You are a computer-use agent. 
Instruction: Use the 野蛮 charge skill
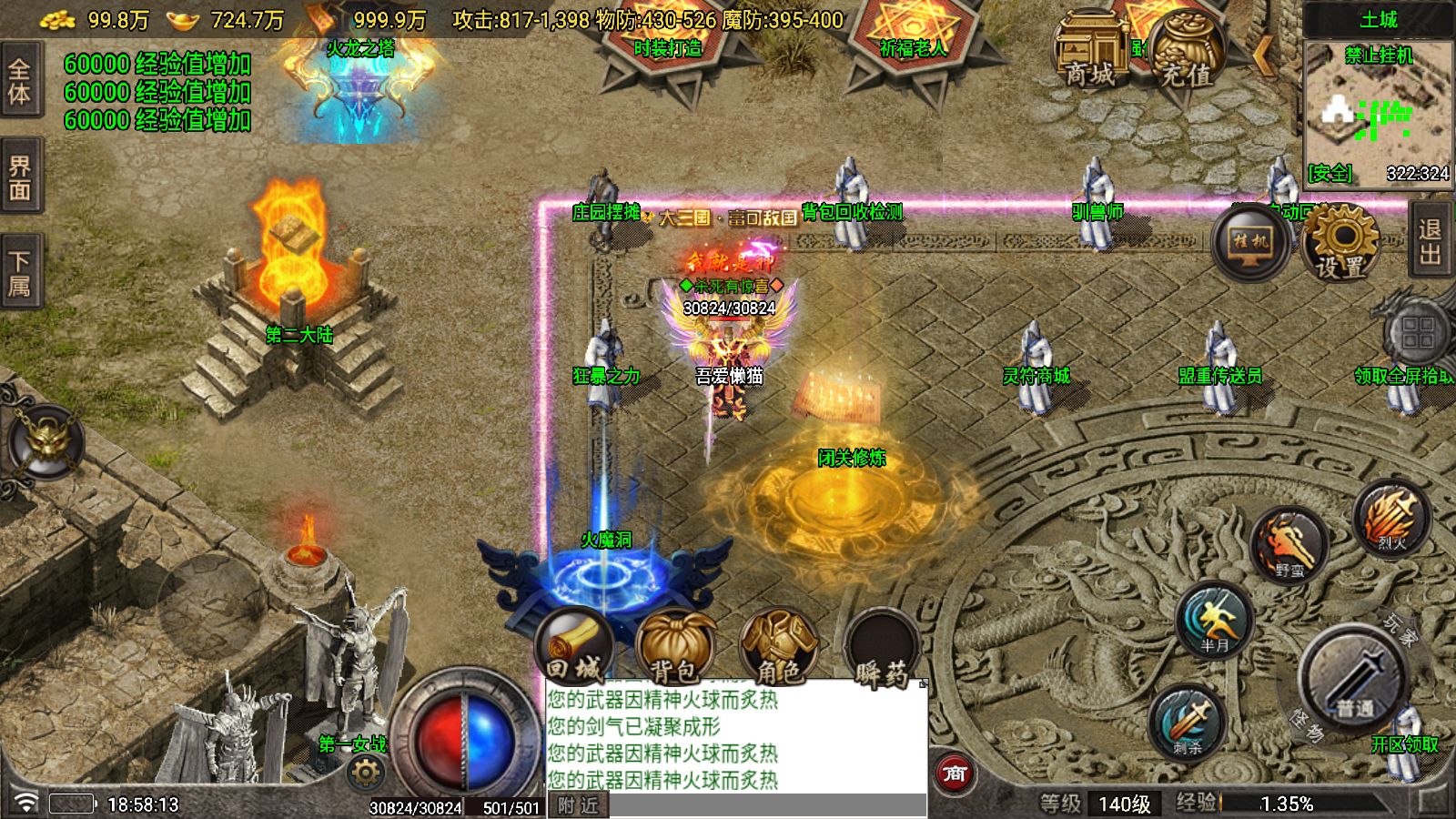pos(1289,546)
